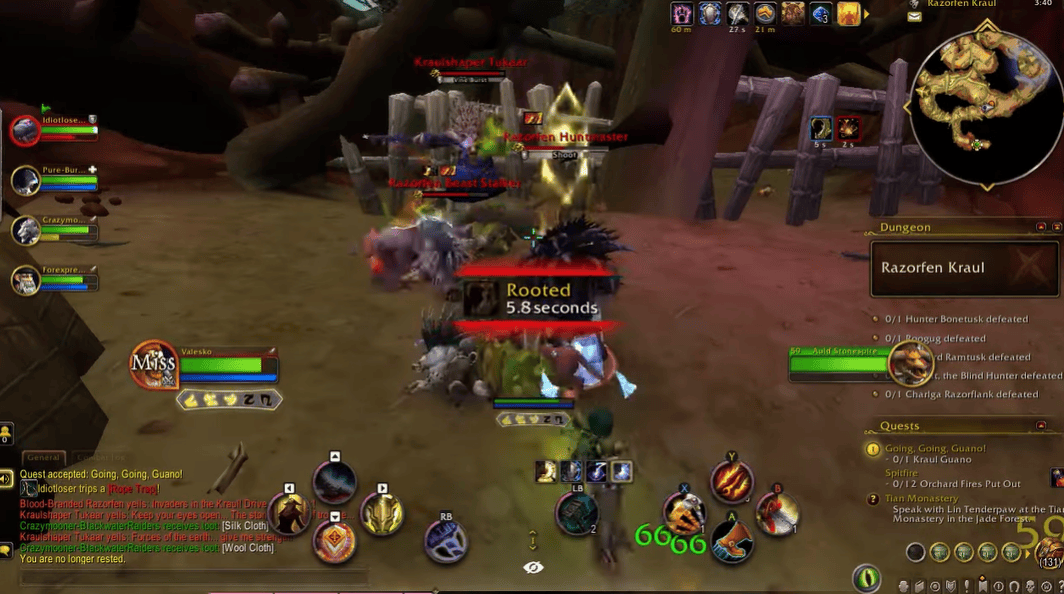This screenshot has height=594, width=1064.
Task: Click the pink hand buff icon
Action: coord(683,14)
